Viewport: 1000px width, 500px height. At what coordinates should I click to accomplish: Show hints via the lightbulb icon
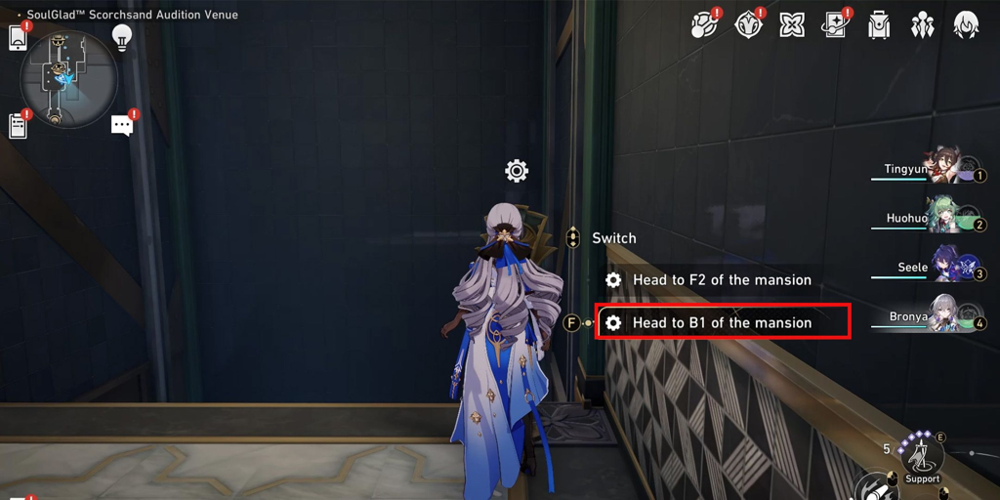click(122, 38)
